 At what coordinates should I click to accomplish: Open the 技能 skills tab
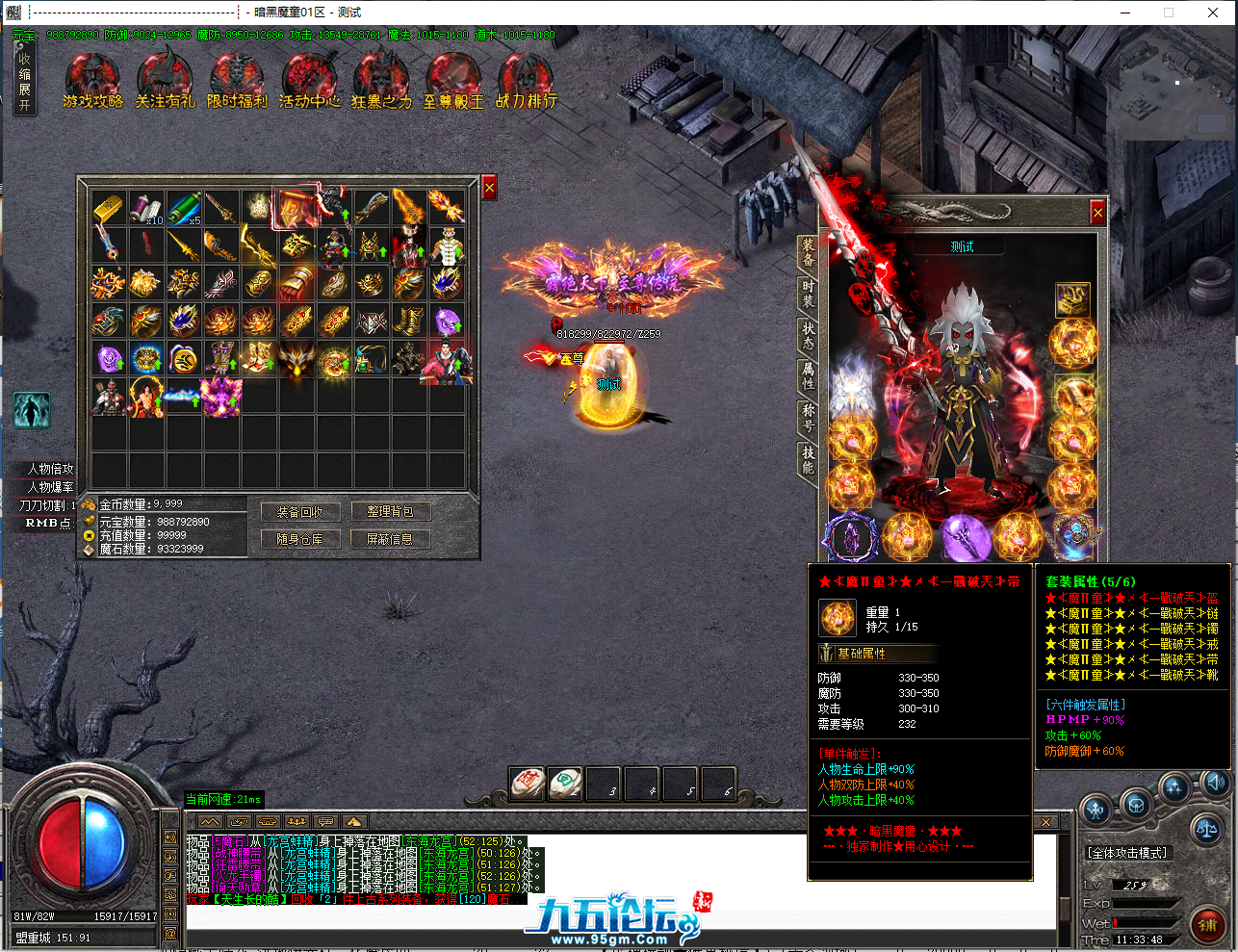click(x=809, y=459)
